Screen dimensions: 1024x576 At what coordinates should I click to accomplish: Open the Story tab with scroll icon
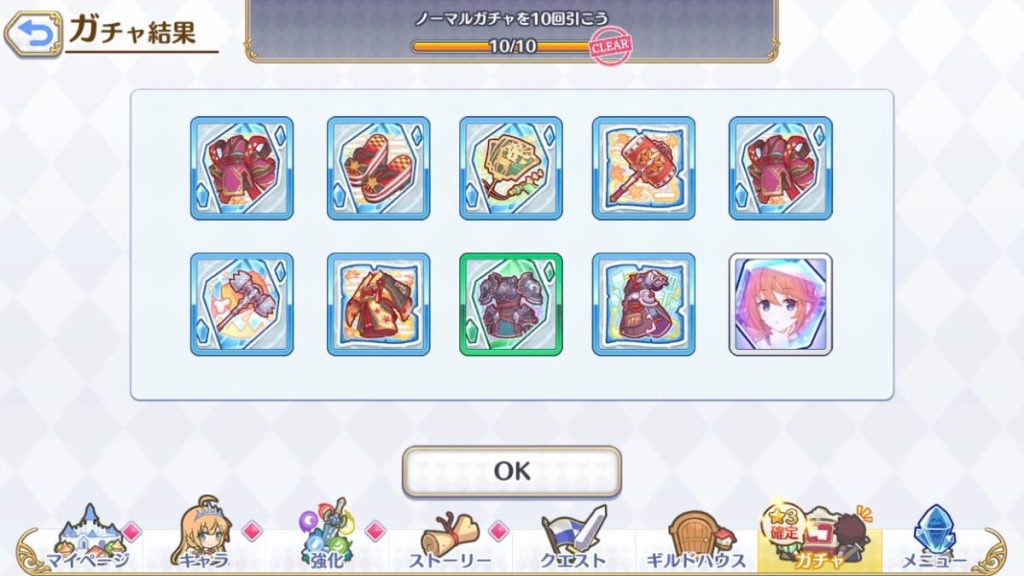(x=451, y=540)
